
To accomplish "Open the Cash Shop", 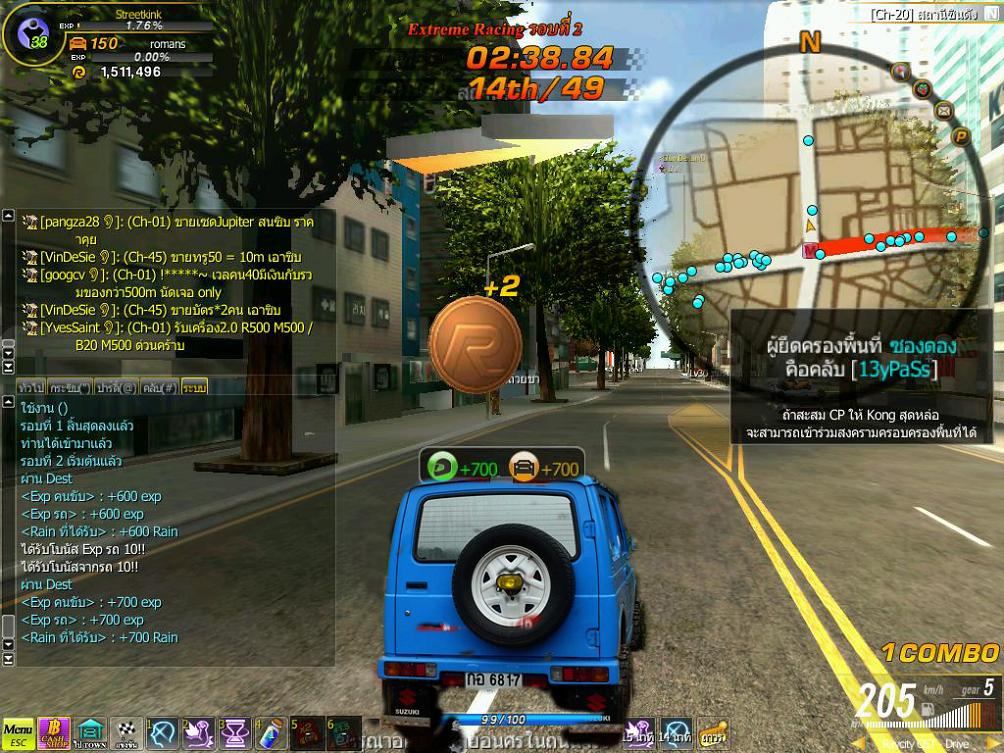I will (54, 734).
